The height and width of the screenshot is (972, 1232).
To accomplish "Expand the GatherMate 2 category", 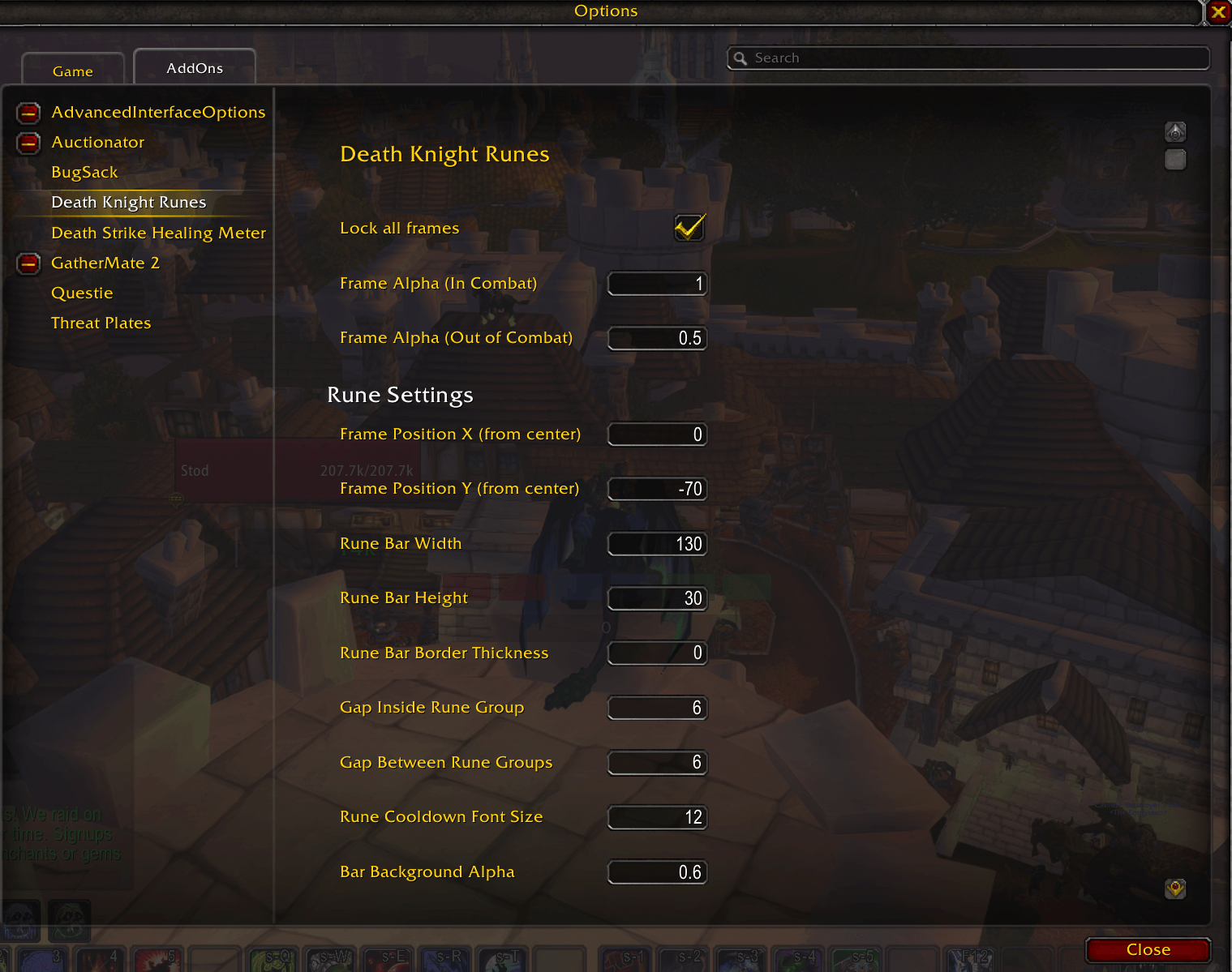I will click(x=28, y=263).
